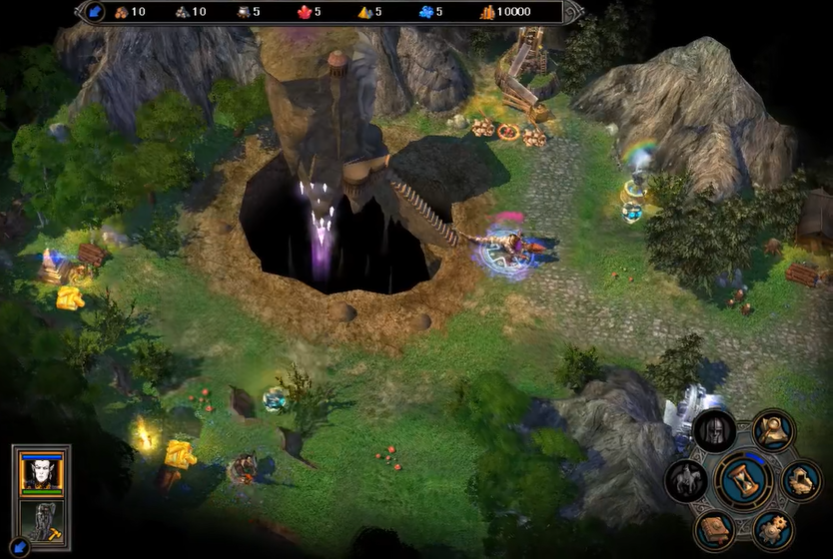Image resolution: width=833 pixels, height=559 pixels.
Task: Click the magnifying glass map button
Action: 773,430
